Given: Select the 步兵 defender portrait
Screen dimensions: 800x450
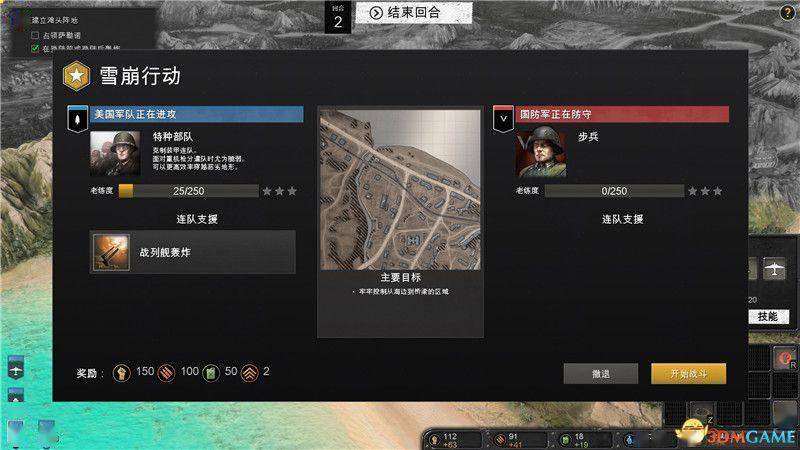Looking at the screenshot, I should click(x=540, y=154).
